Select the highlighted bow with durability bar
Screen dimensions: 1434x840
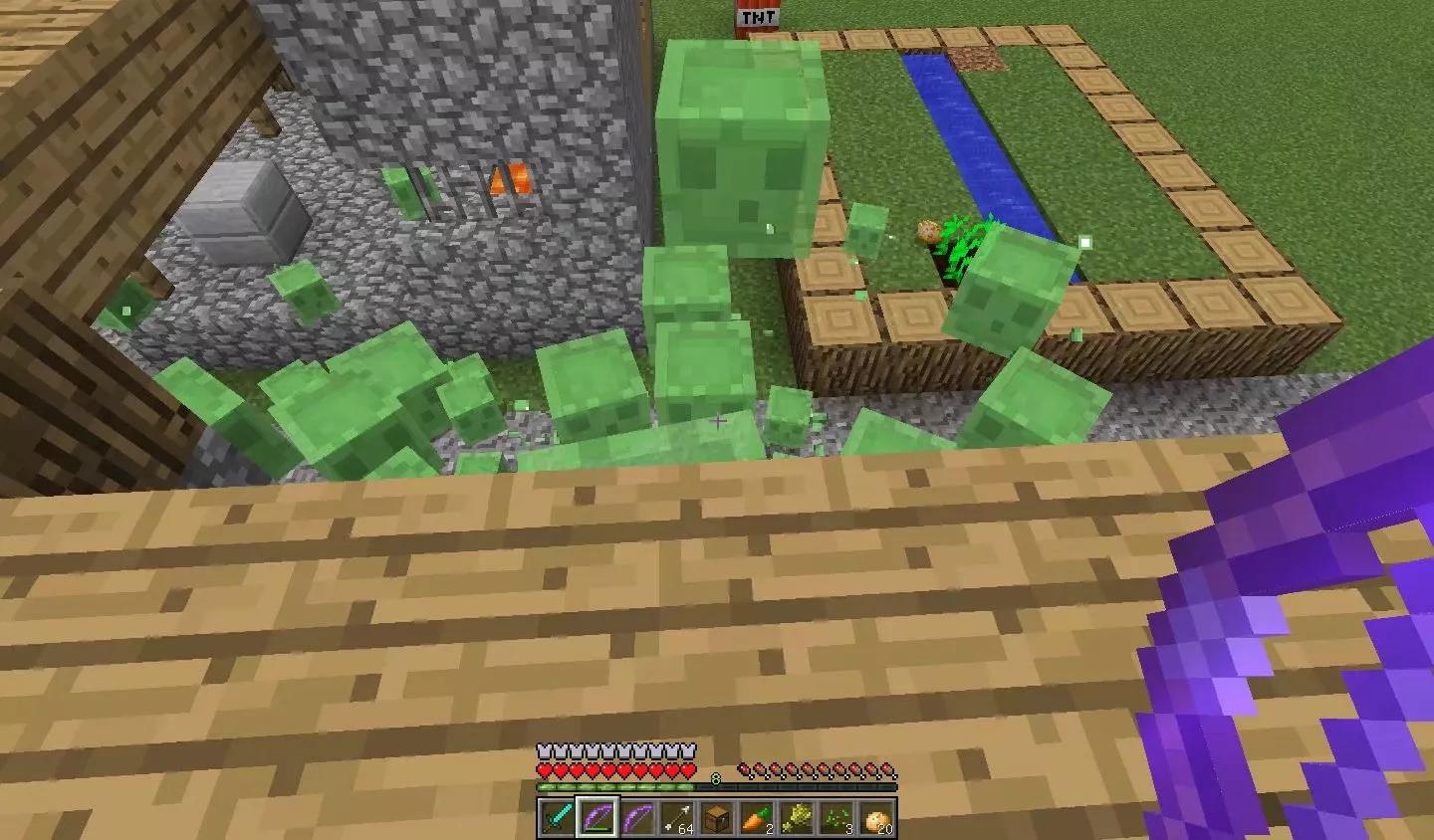pyautogui.click(x=597, y=818)
